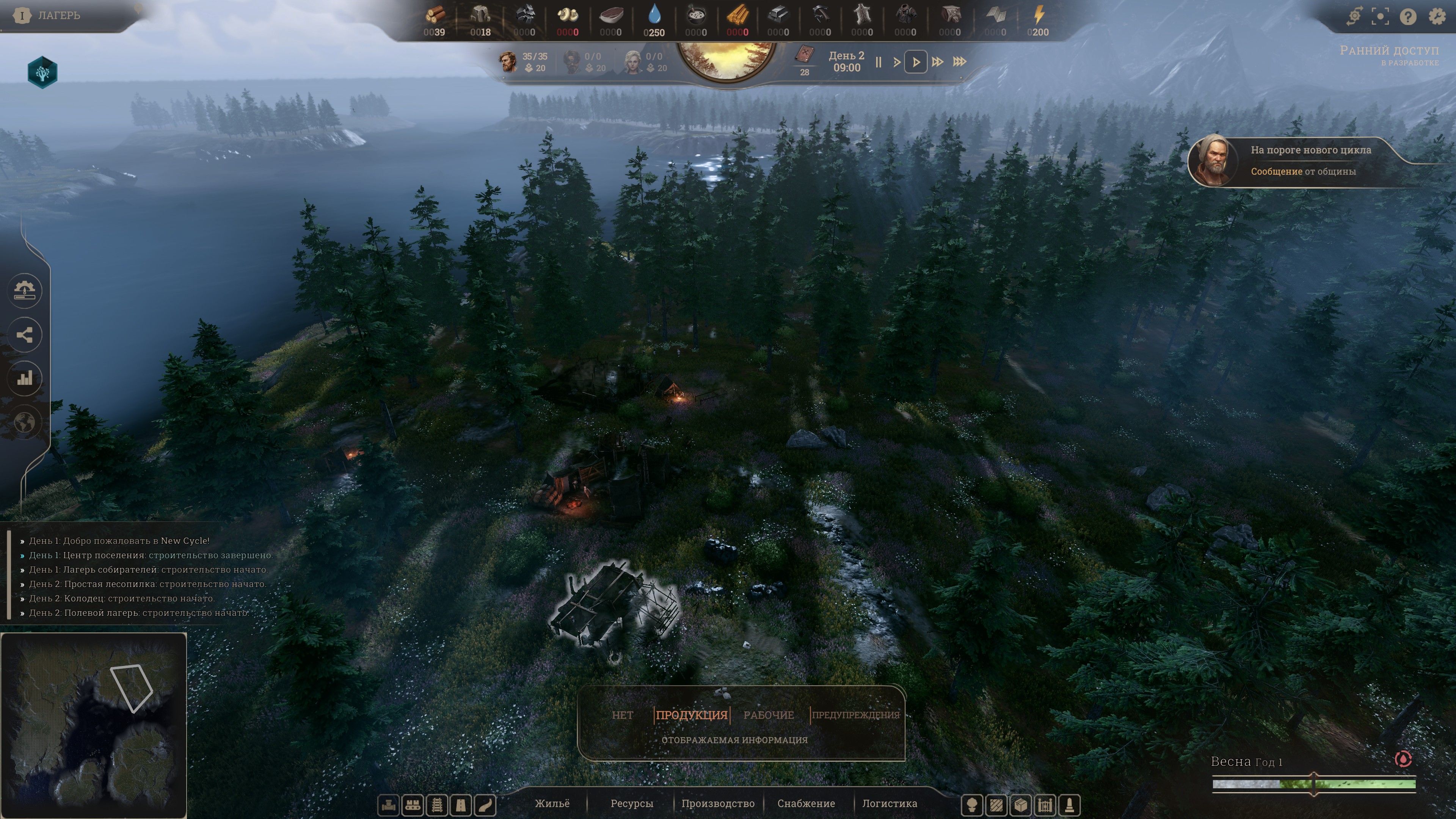Open the Жильё building category
This screenshot has height=819, width=1456.
tap(552, 803)
